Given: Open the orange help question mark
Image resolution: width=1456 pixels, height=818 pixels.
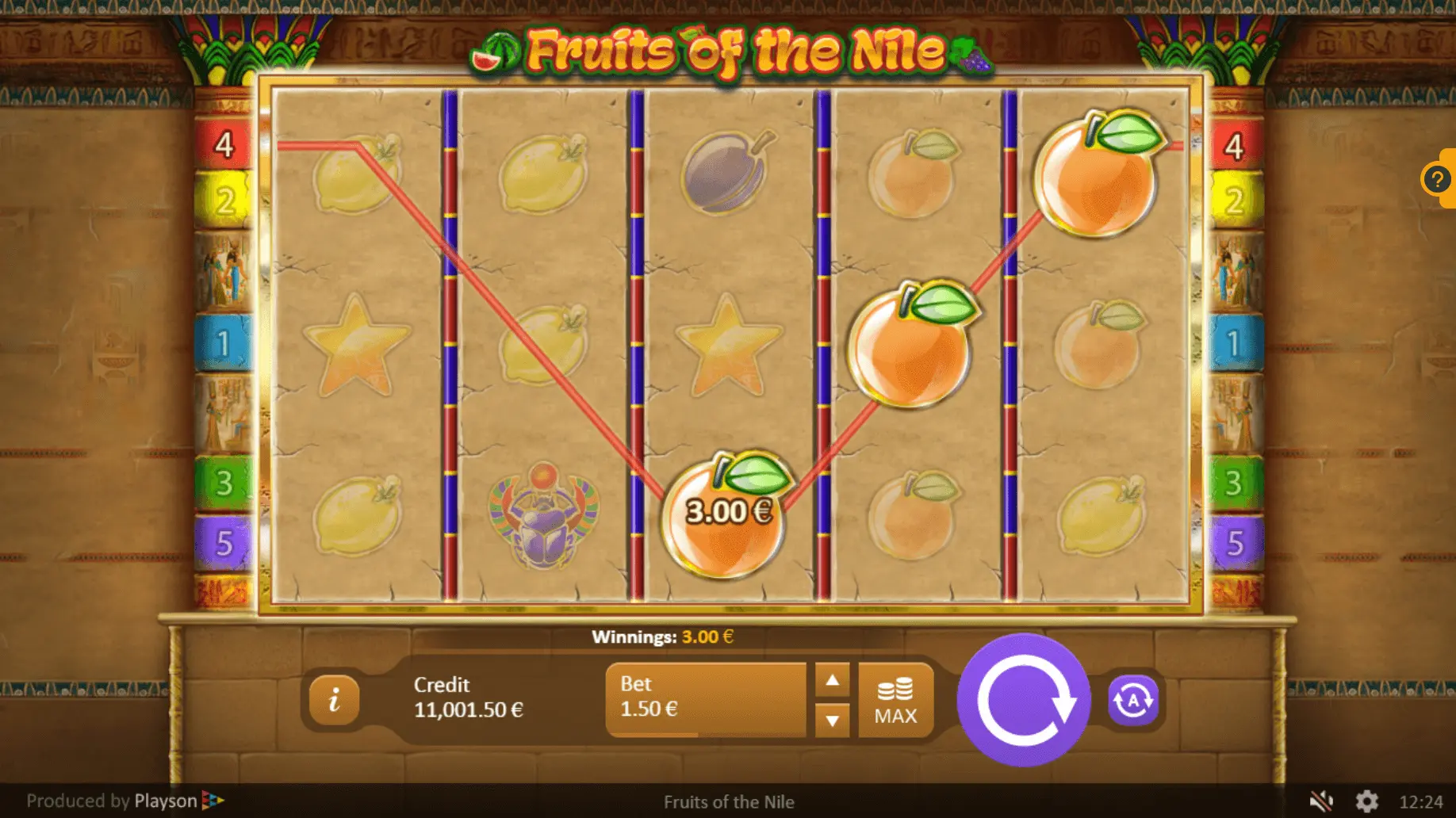Looking at the screenshot, I should point(1437,179).
